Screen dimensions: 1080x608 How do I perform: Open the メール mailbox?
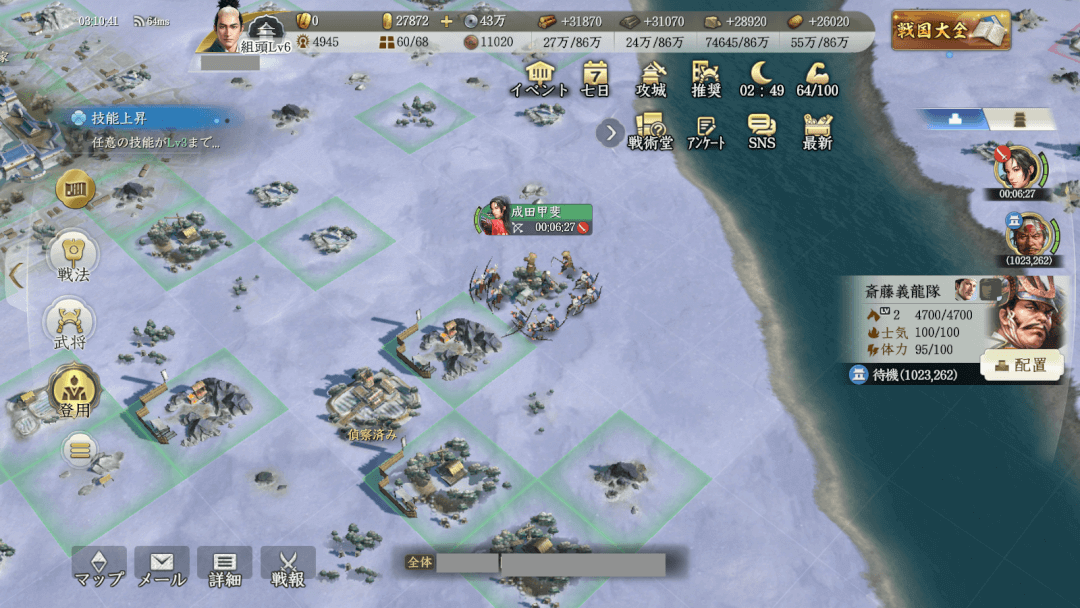click(x=162, y=567)
